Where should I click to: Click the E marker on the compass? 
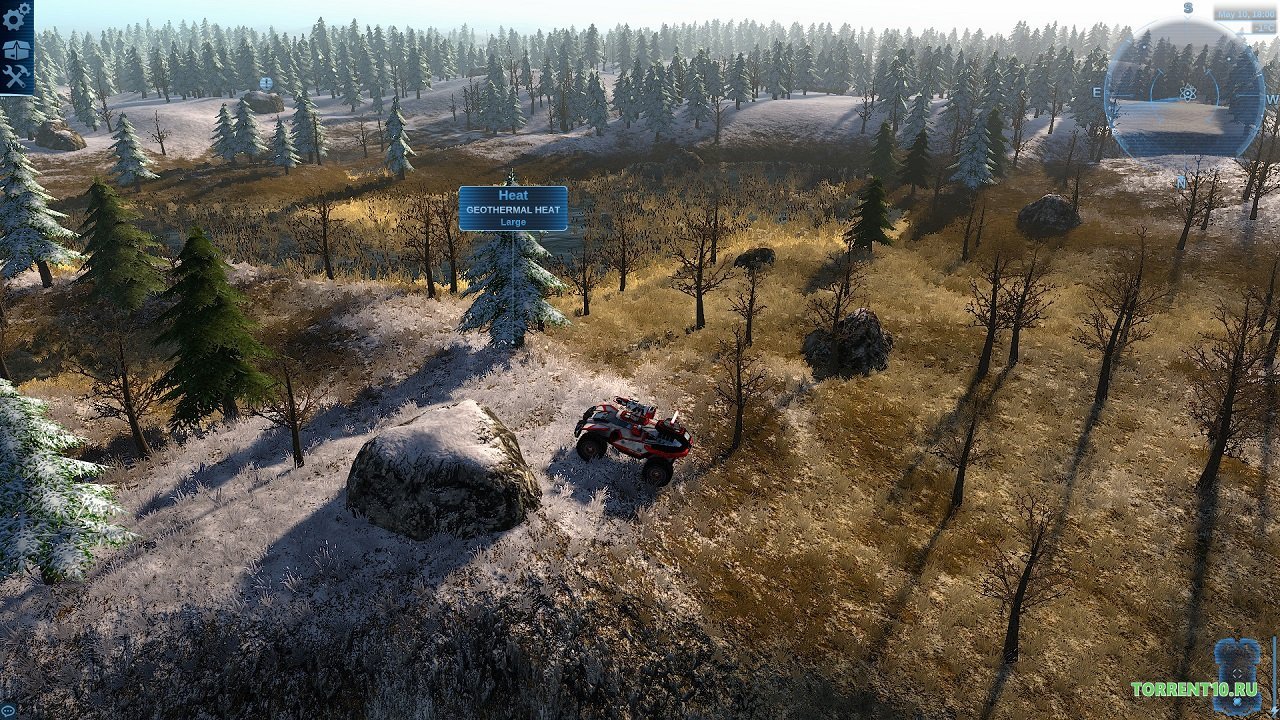coord(1097,92)
